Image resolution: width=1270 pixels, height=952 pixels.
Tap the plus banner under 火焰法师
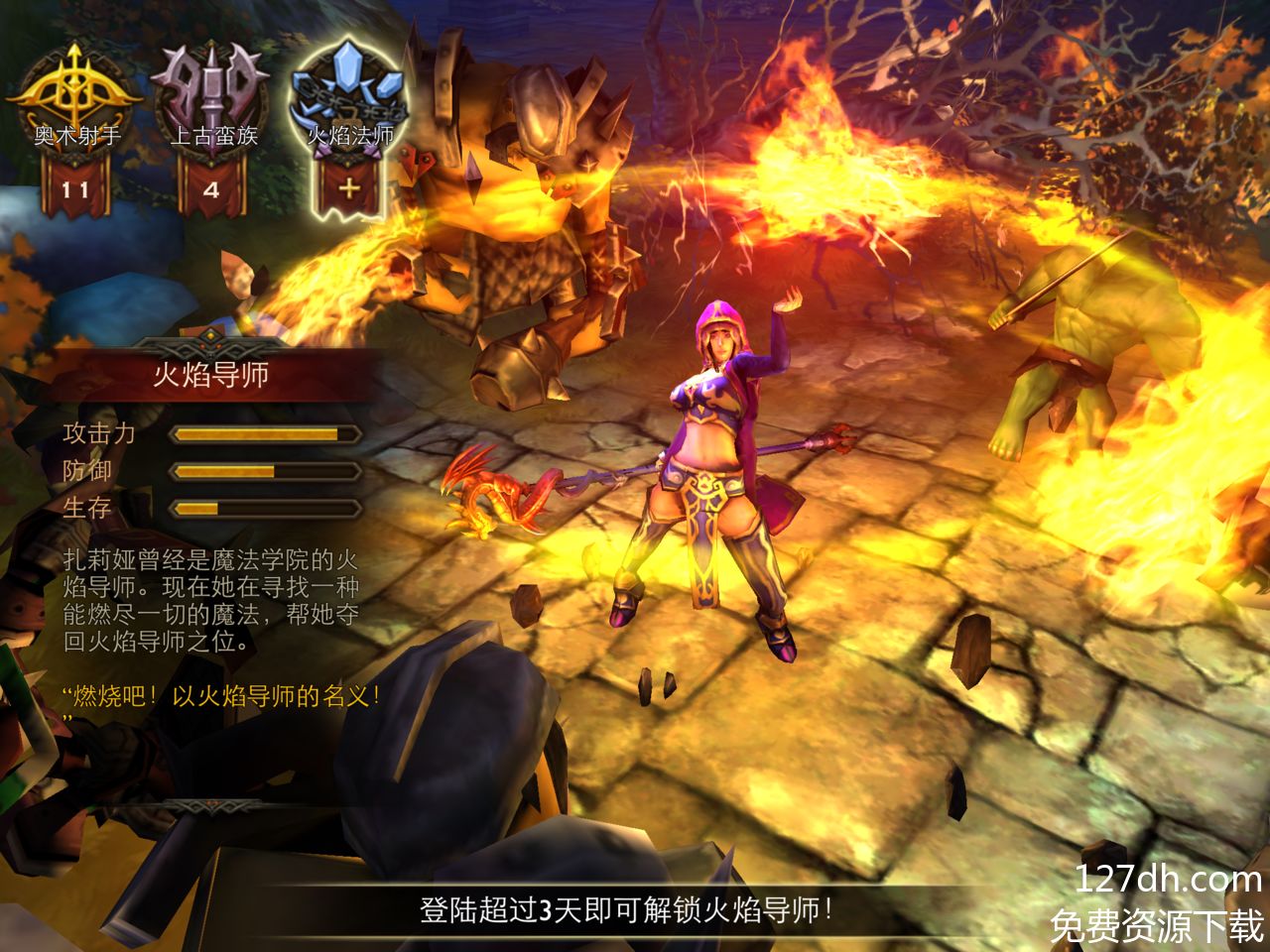pyautogui.click(x=349, y=186)
